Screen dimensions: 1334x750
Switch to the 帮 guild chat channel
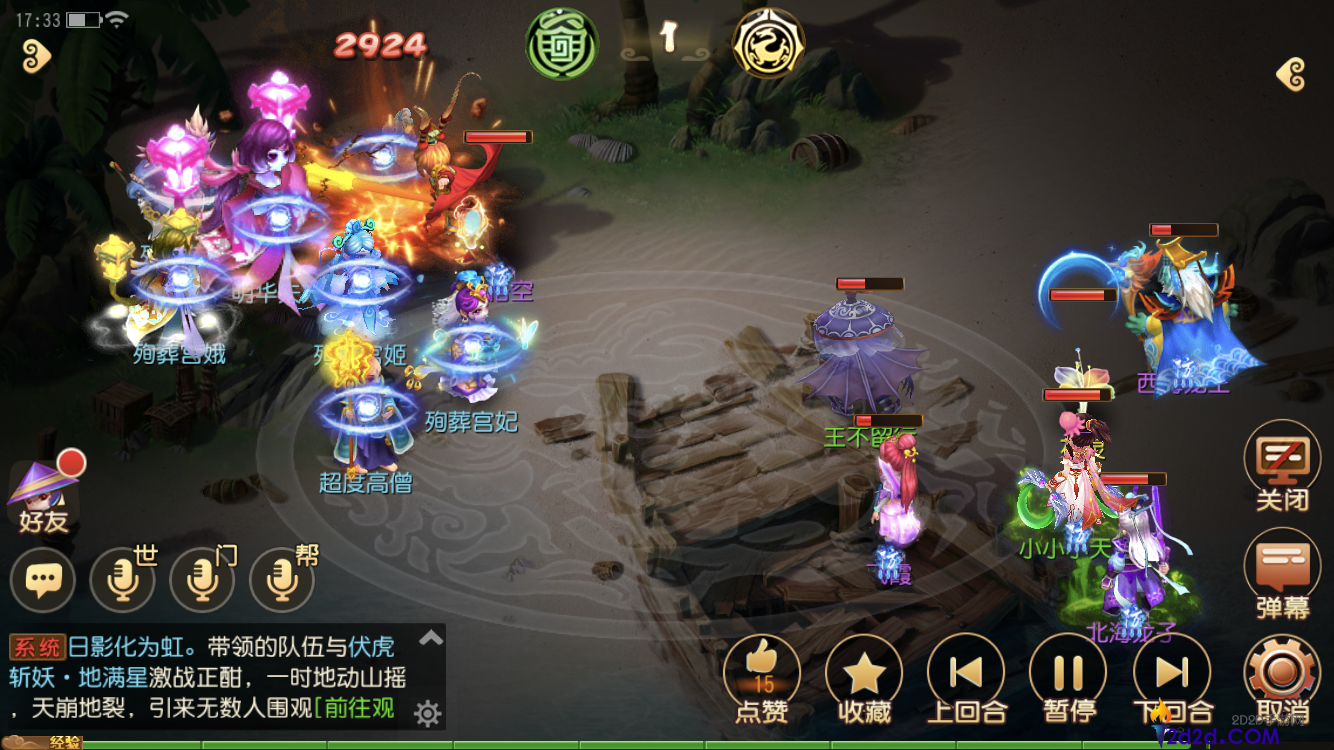[x=281, y=580]
